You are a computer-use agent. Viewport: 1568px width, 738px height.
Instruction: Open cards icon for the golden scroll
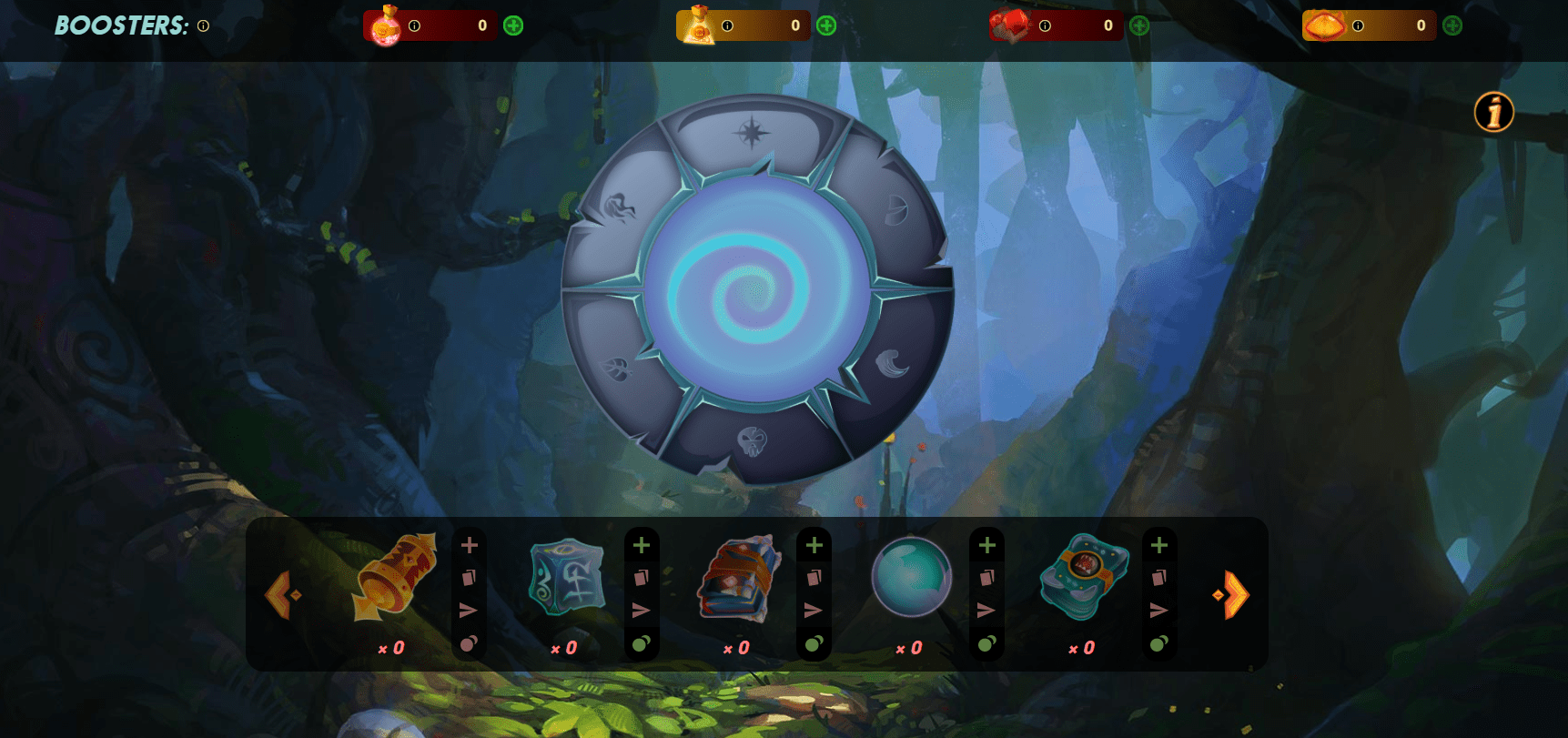click(470, 578)
